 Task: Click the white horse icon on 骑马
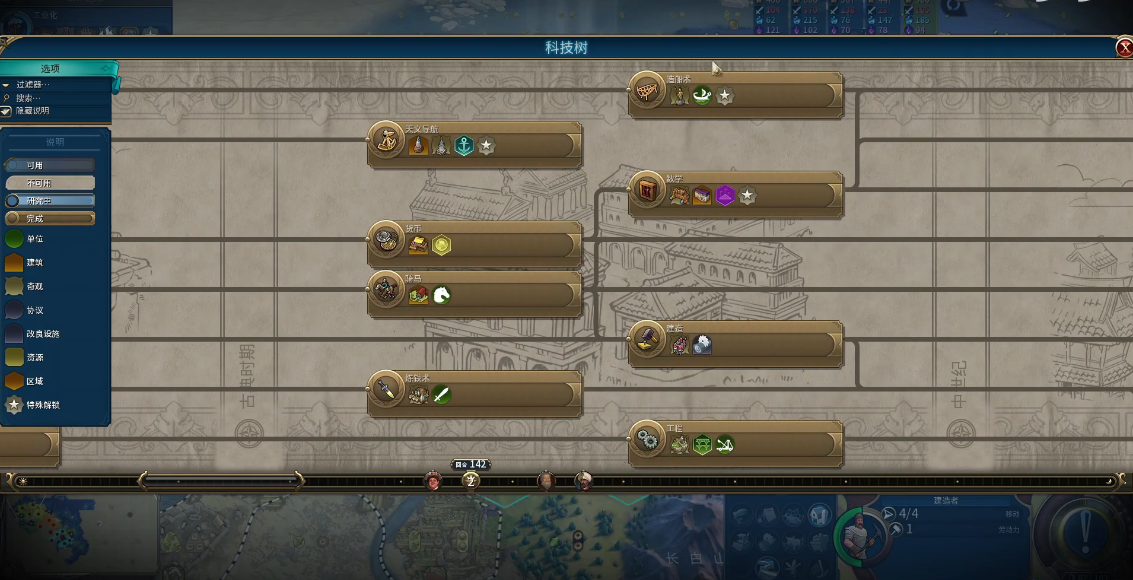441,295
